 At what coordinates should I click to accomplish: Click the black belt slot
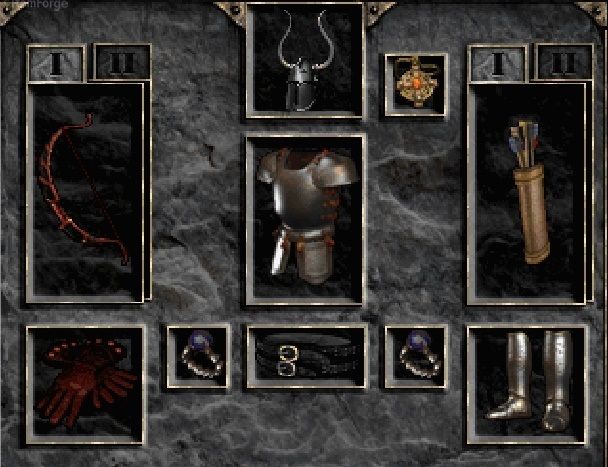click(x=305, y=356)
